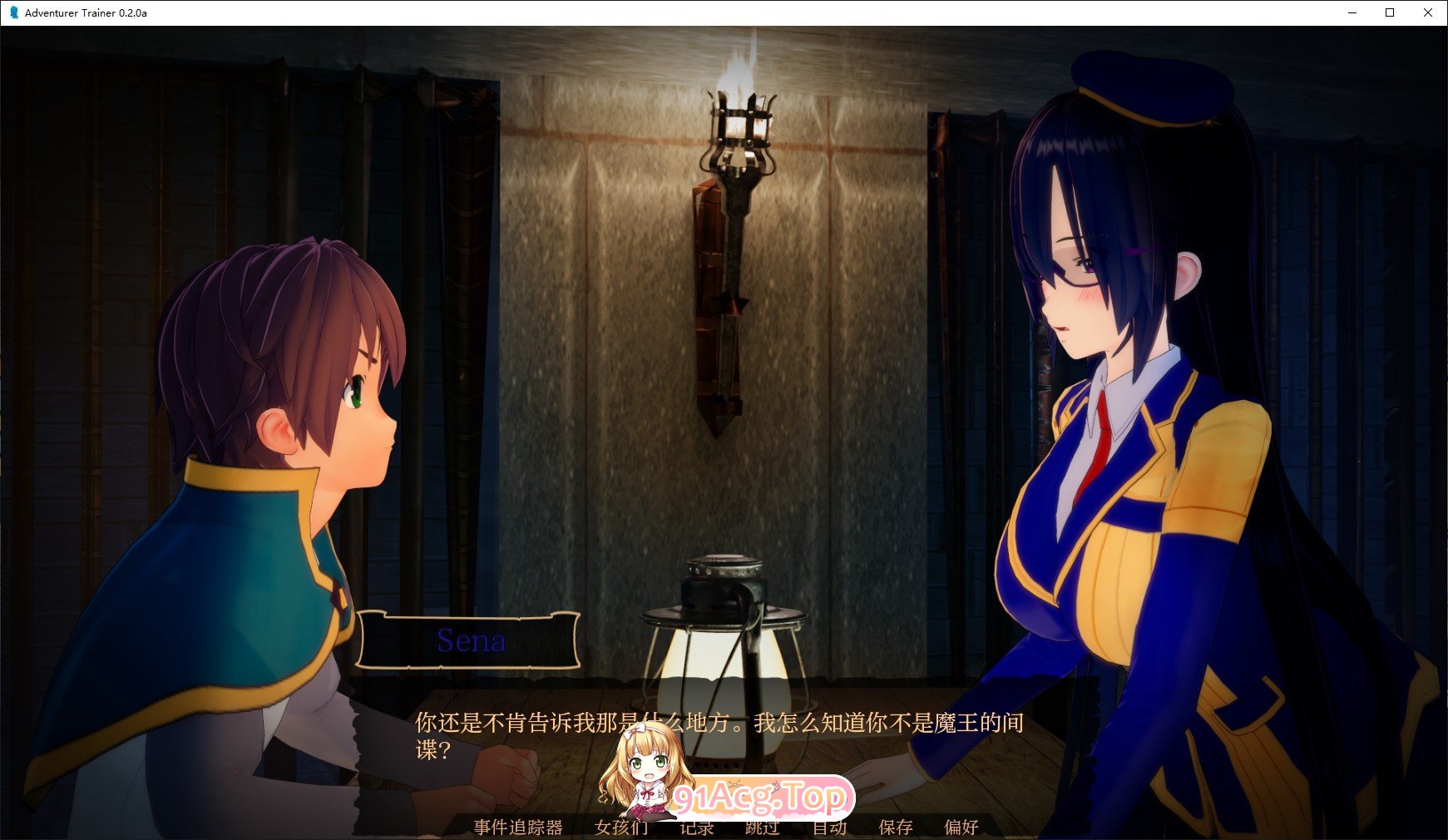Screen dimensions: 1448x840
Task: Open the 偏好 preferences screen
Action: pyautogui.click(x=962, y=828)
